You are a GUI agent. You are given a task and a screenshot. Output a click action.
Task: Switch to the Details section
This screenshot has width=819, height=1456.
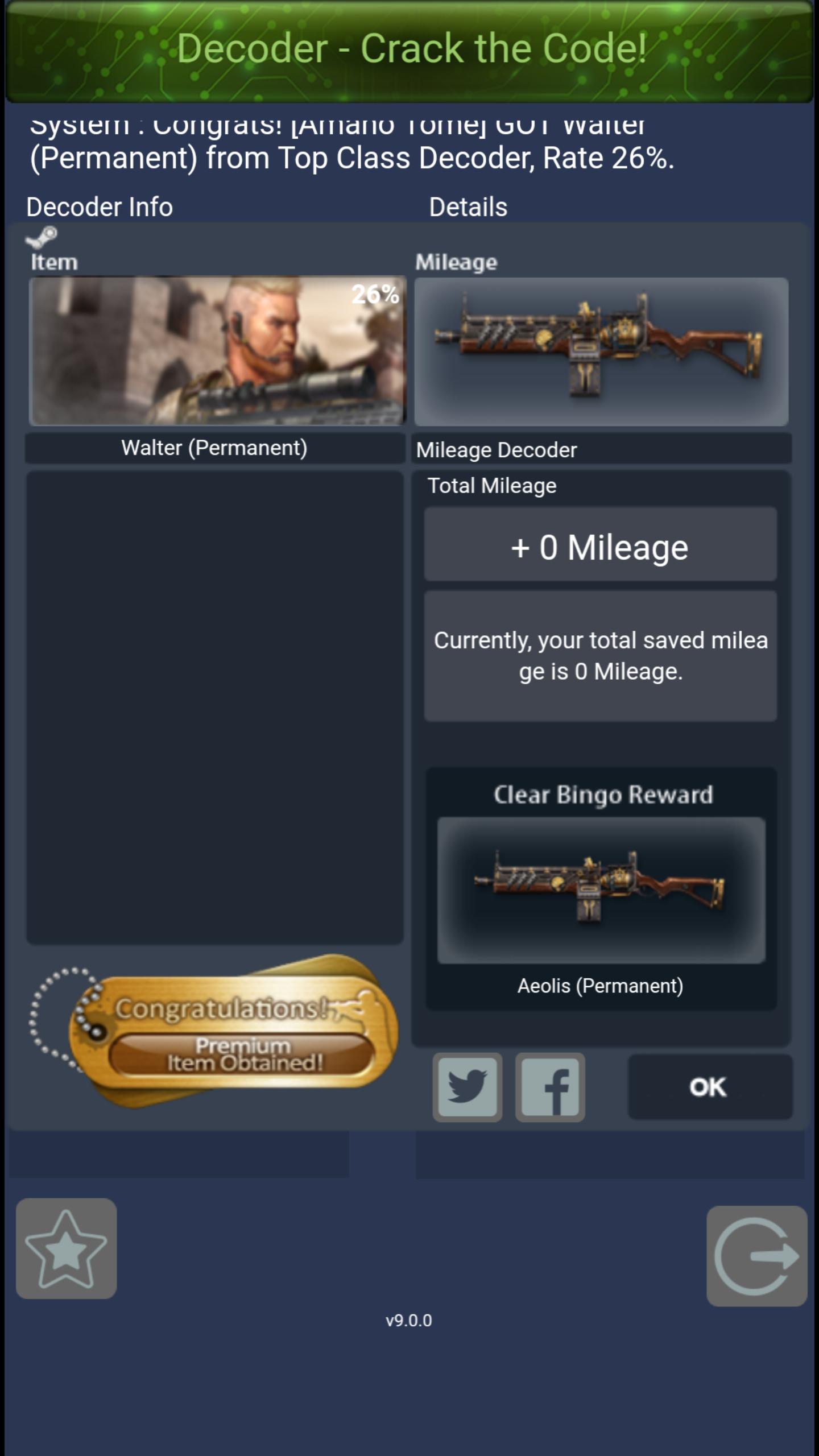click(x=468, y=206)
